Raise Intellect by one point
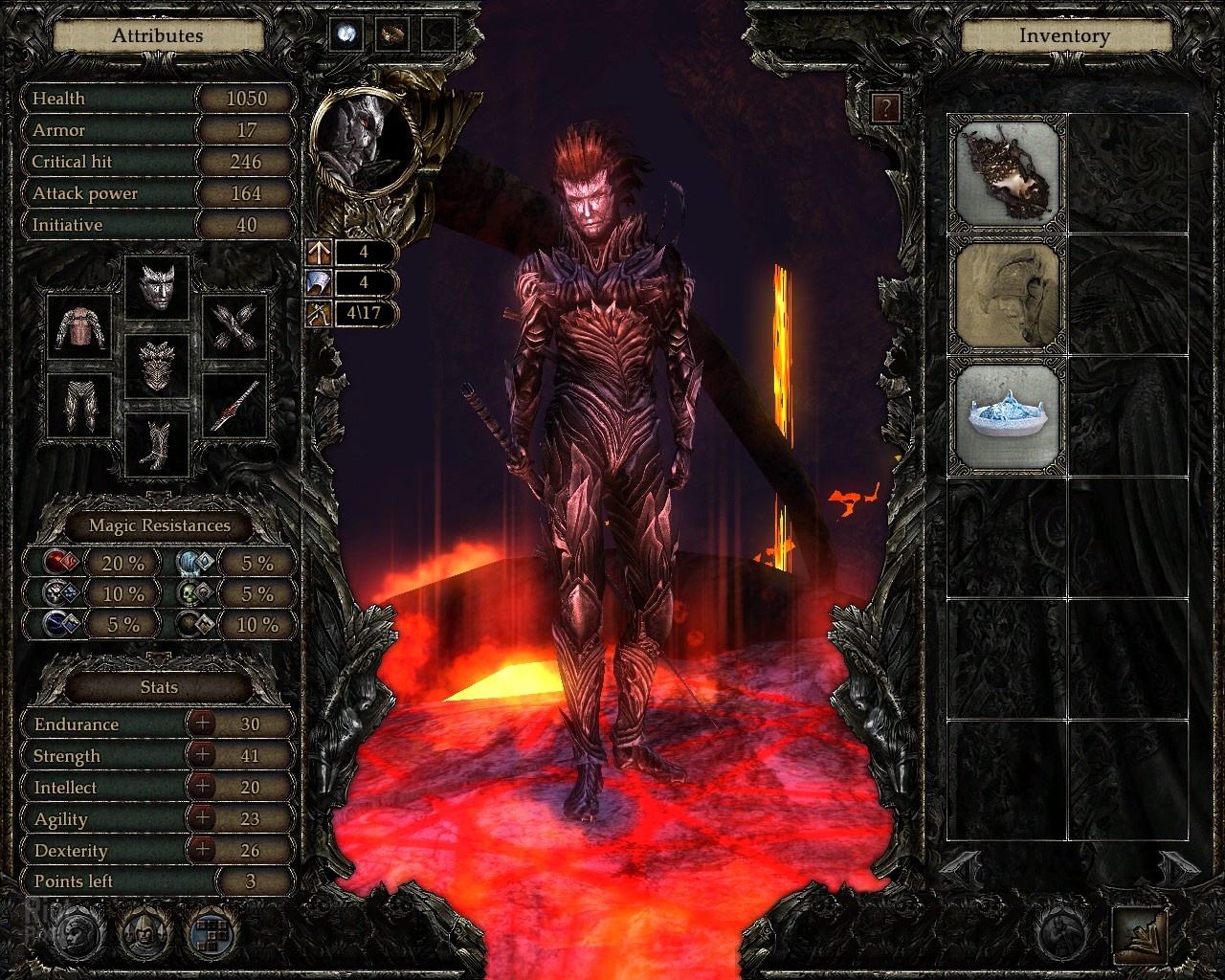 pyautogui.click(x=202, y=787)
